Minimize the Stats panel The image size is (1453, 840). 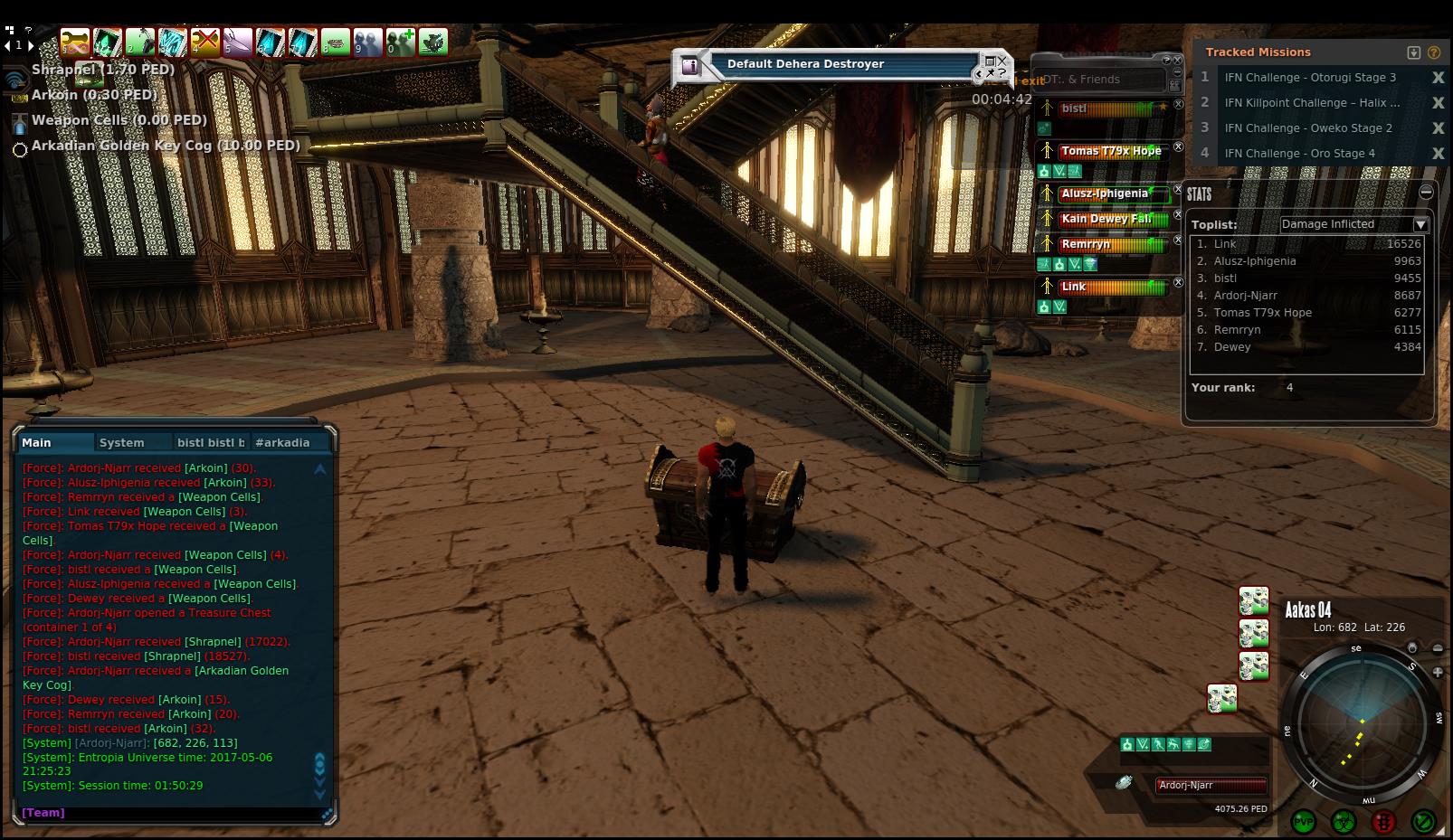click(x=1426, y=192)
